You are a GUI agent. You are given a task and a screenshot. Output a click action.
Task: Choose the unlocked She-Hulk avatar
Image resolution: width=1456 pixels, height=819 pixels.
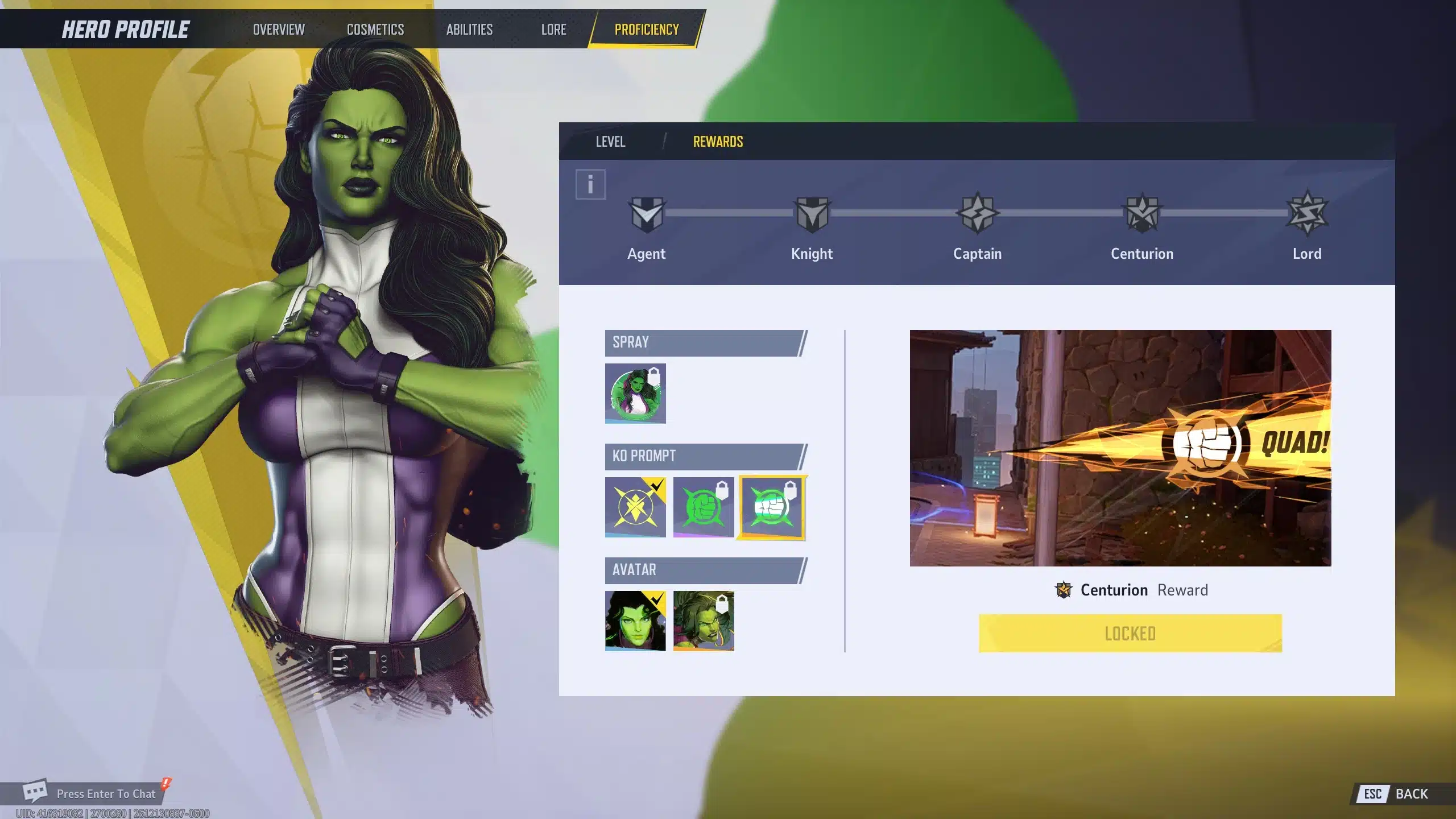click(x=635, y=621)
